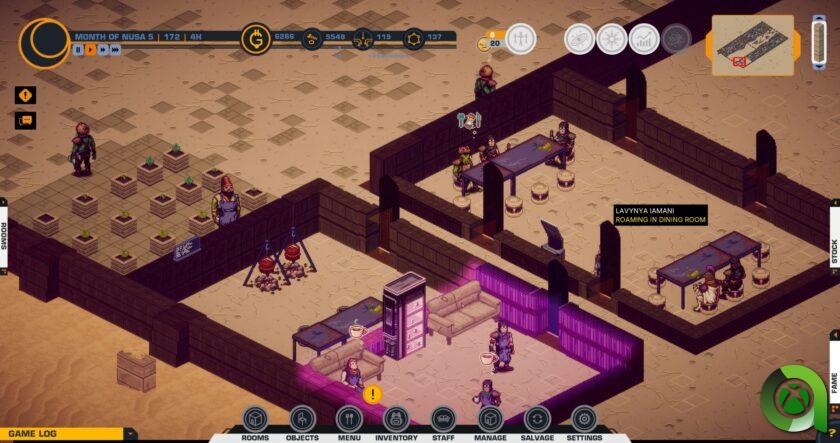The width and height of the screenshot is (840, 443).
Task: Set game speed to fastest
Action: (x=115, y=49)
